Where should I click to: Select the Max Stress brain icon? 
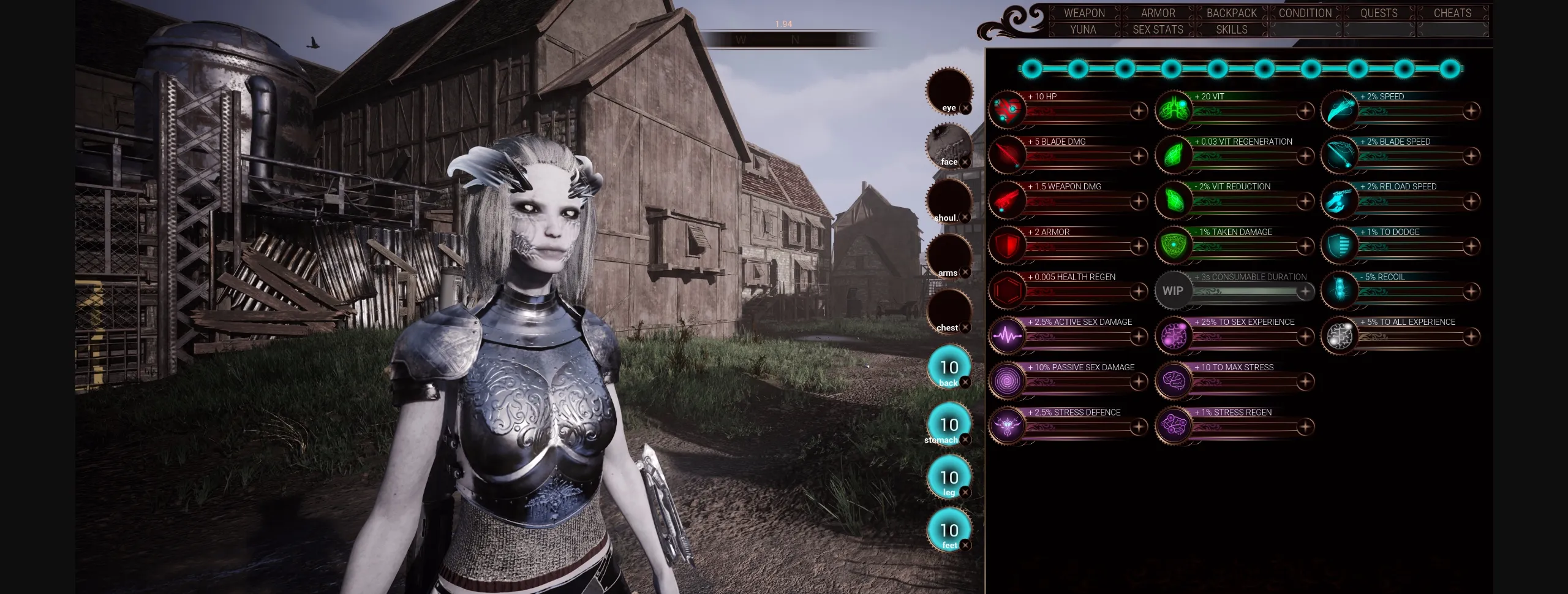pyautogui.click(x=1174, y=381)
